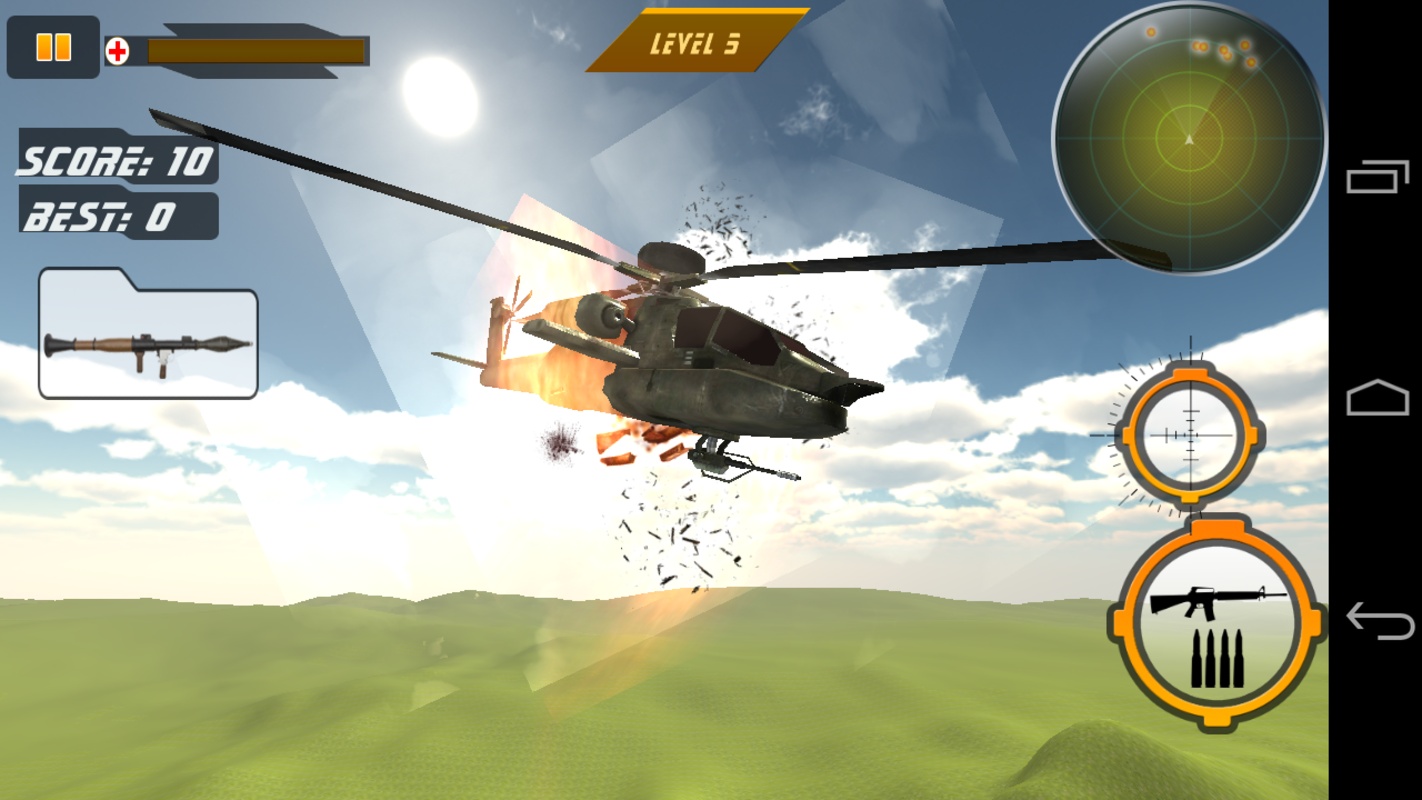The width and height of the screenshot is (1422, 800).
Task: Tap the sniper scope zoom button
Action: tap(1189, 433)
